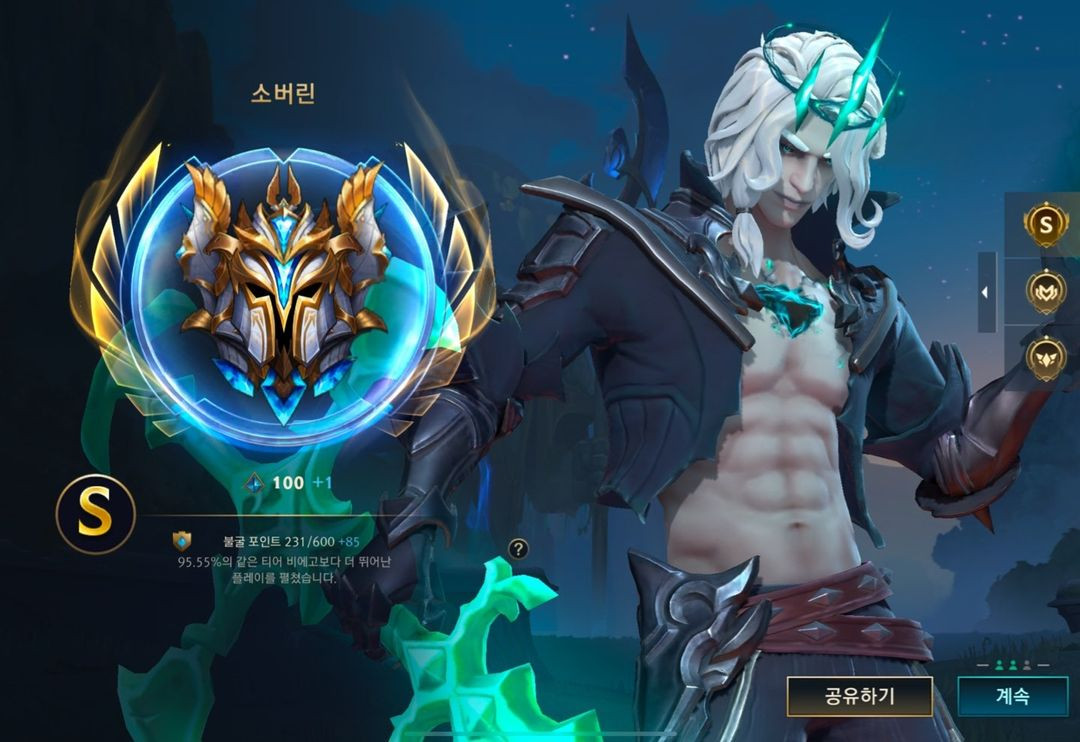This screenshot has width=1080, height=742.
Task: Switch to the M mastery emblem tab
Action: pyautogui.click(x=1046, y=291)
